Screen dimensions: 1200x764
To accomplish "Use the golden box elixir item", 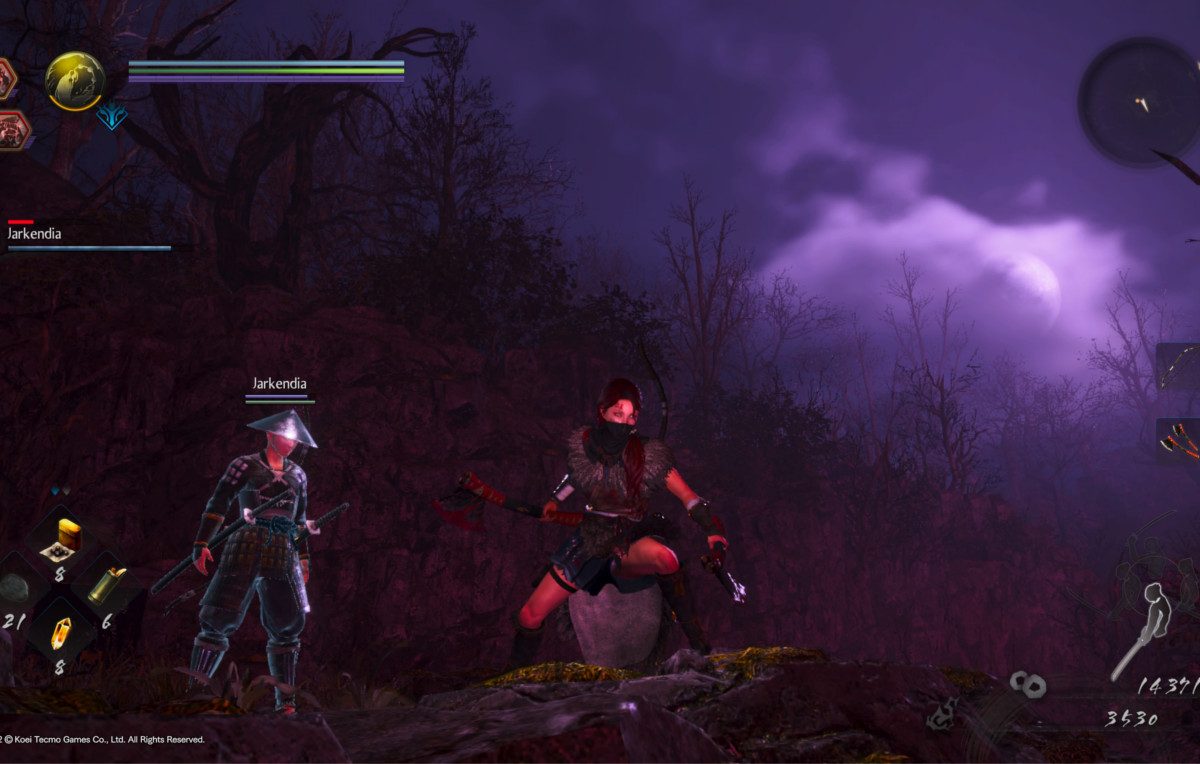I will pyautogui.click(x=68, y=535).
